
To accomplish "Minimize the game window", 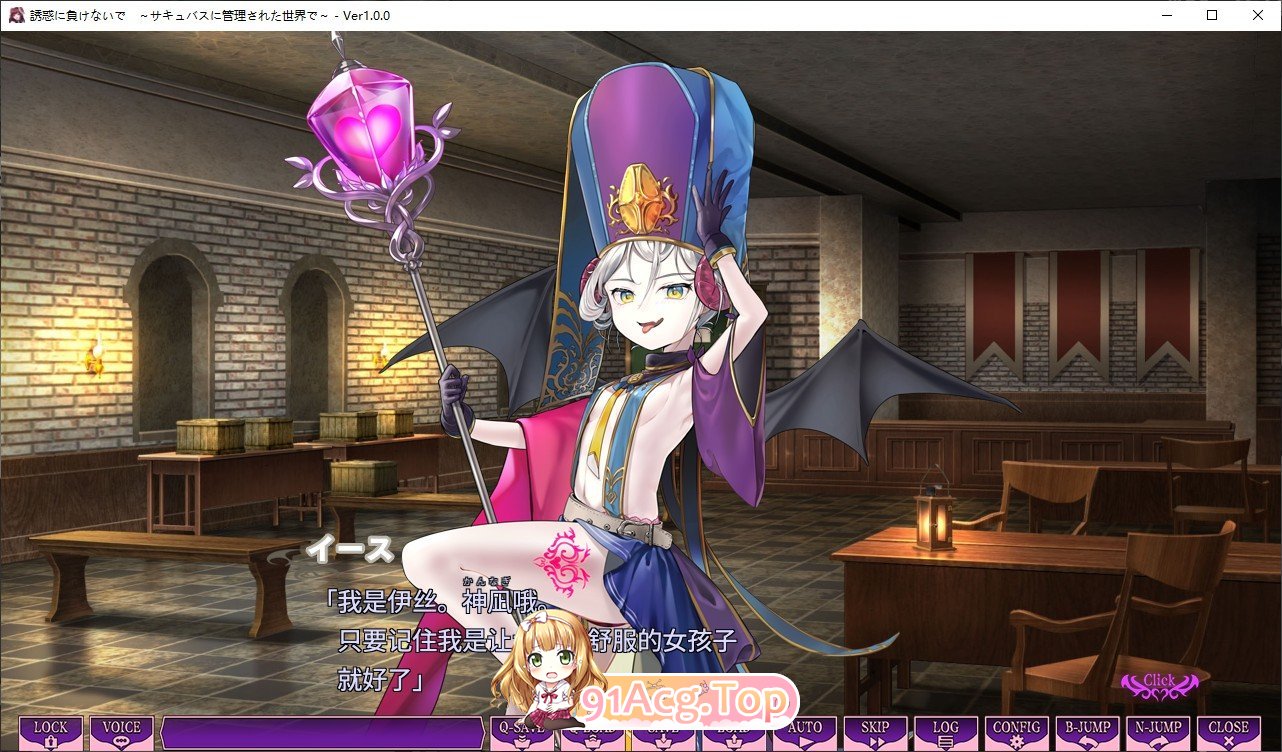I will pyautogui.click(x=1166, y=15).
